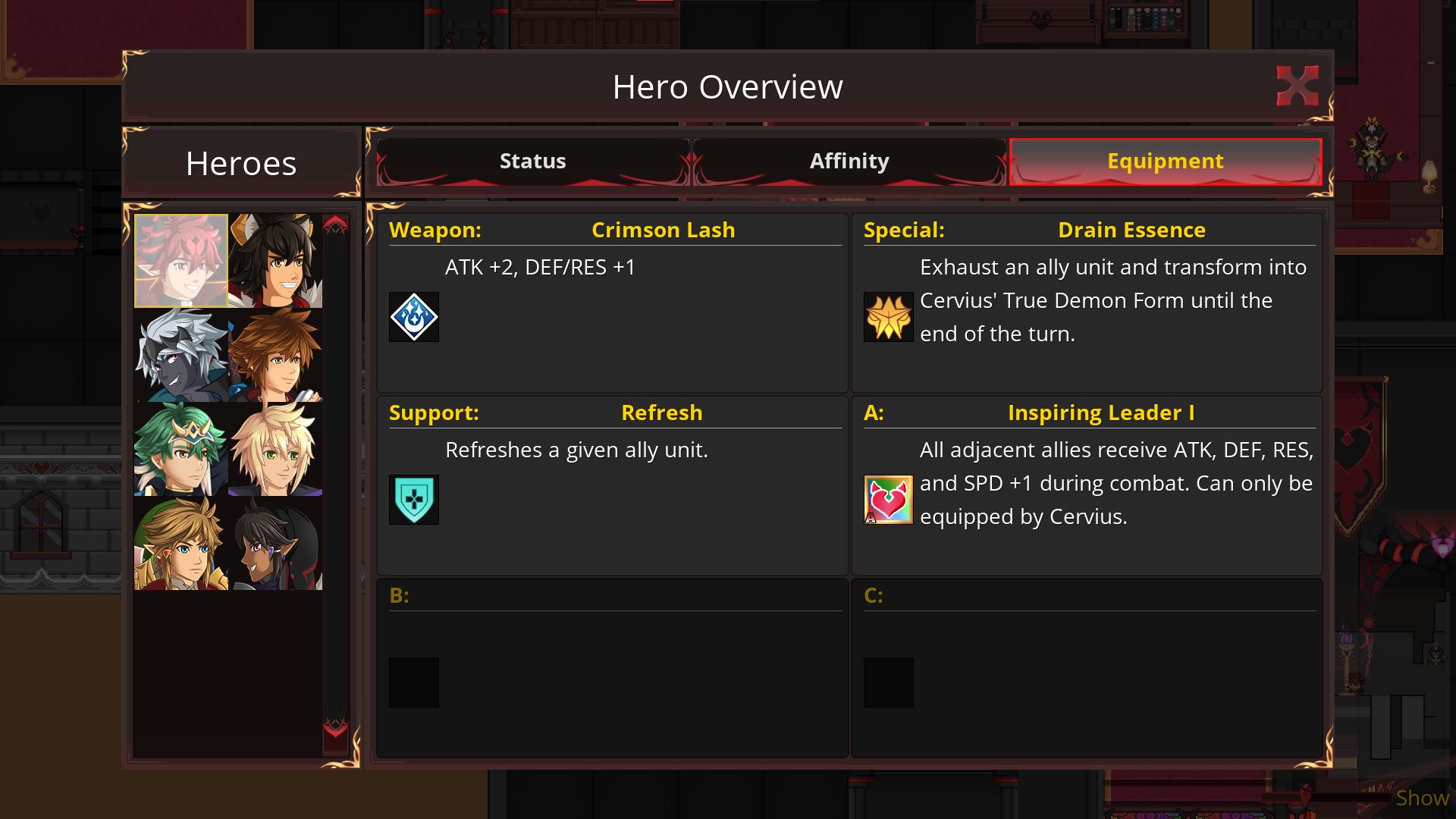This screenshot has height=819, width=1456.
Task: Pick the silver-haired dark-skinned hero portrait
Action: 181,355
